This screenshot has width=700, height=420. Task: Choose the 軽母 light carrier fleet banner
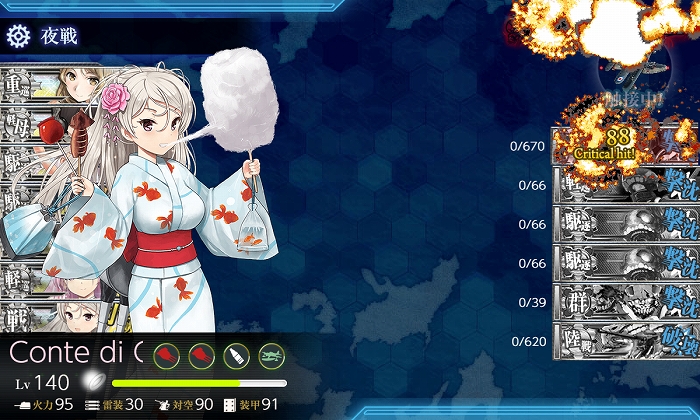30,126
